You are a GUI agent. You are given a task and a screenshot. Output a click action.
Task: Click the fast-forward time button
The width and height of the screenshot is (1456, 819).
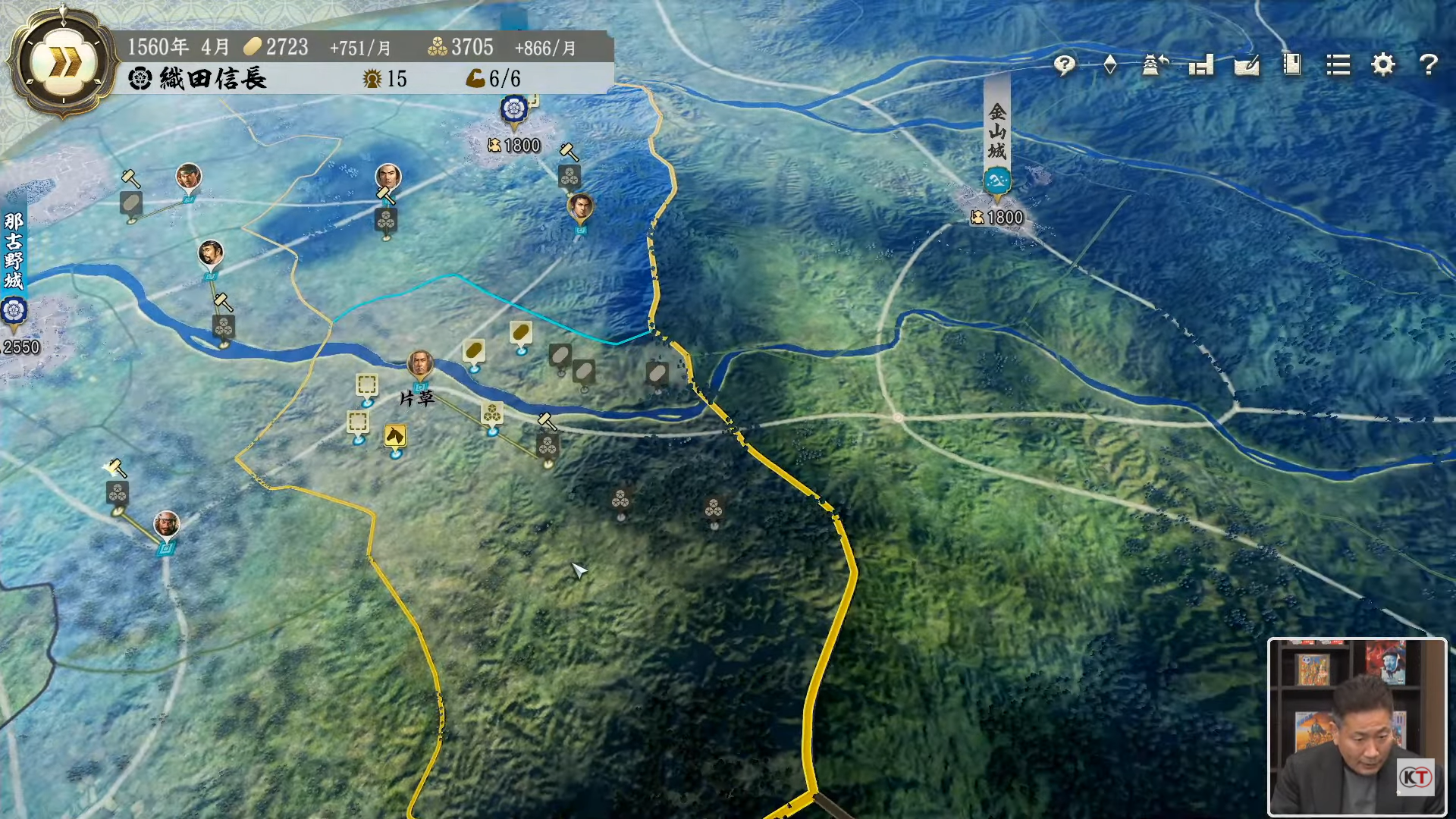tap(64, 64)
